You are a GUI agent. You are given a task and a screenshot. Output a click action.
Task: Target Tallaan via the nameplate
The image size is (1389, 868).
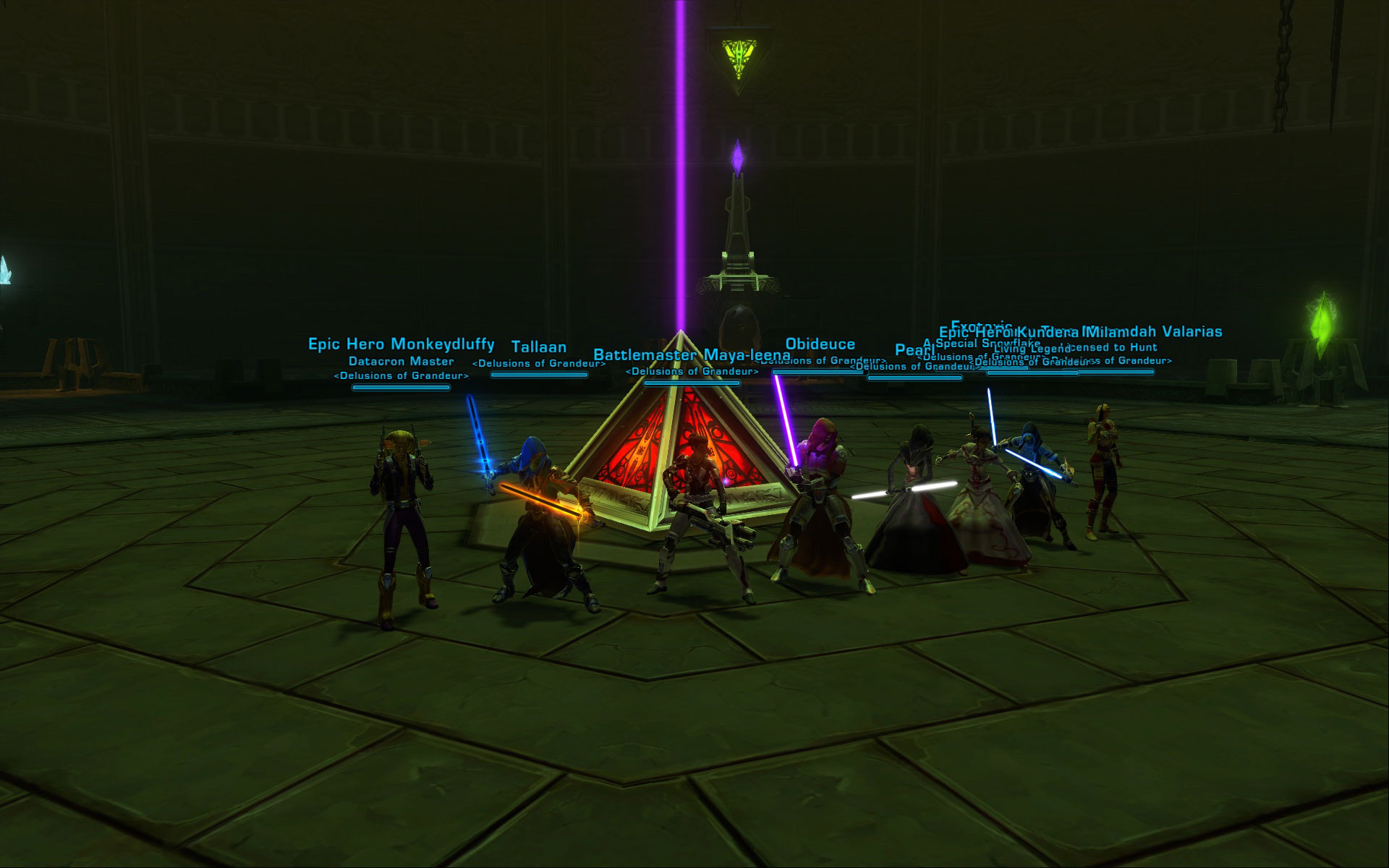pos(539,347)
